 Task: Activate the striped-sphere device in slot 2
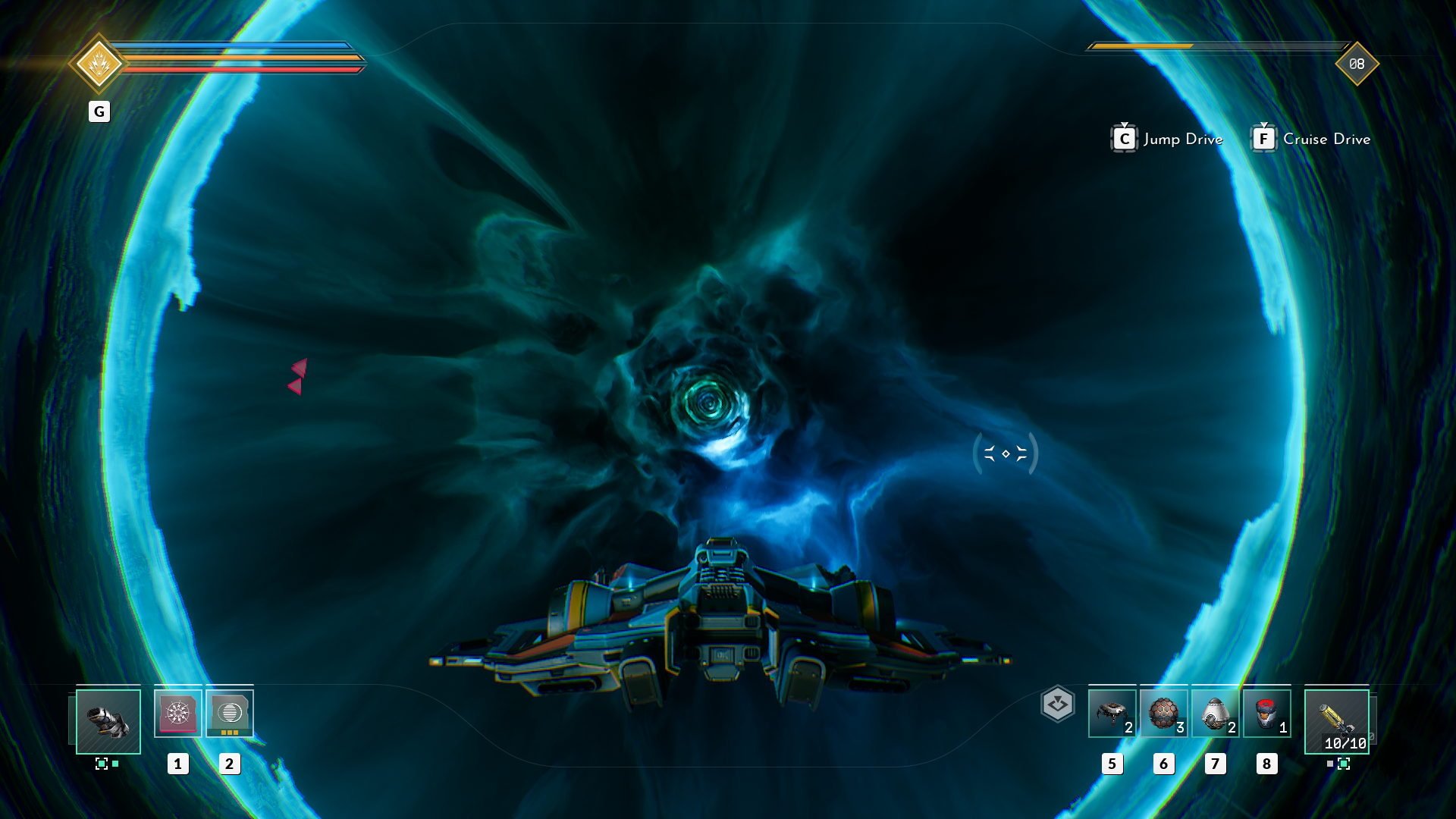pyautogui.click(x=230, y=713)
